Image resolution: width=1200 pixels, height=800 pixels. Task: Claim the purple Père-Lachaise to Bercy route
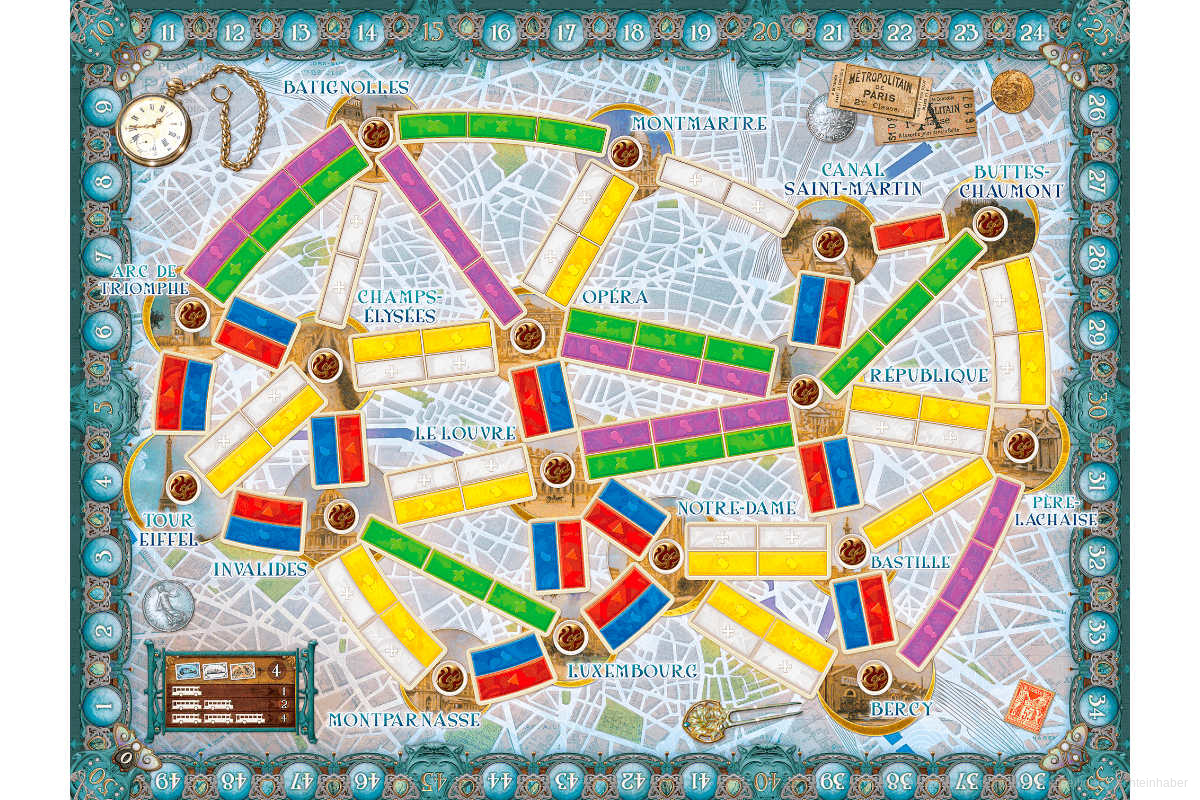961,573
